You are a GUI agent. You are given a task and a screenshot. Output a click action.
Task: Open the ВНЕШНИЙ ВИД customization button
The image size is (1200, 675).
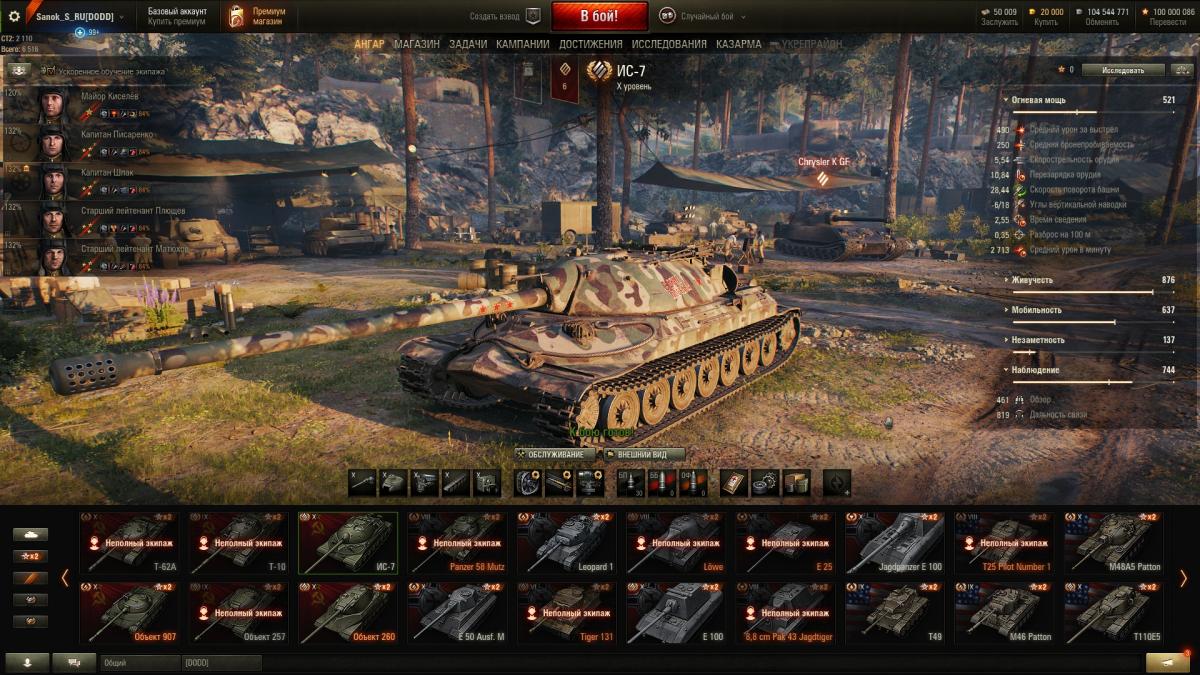click(x=644, y=454)
